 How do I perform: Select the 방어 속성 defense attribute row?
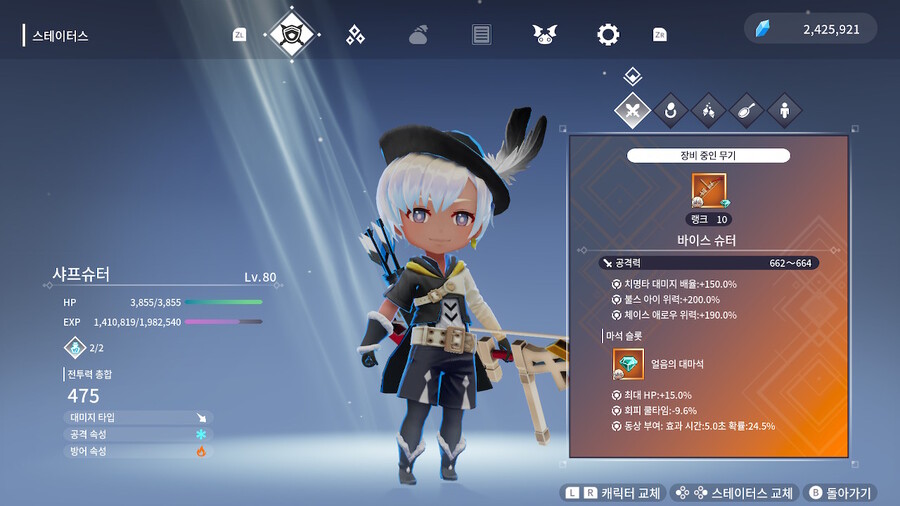click(138, 451)
